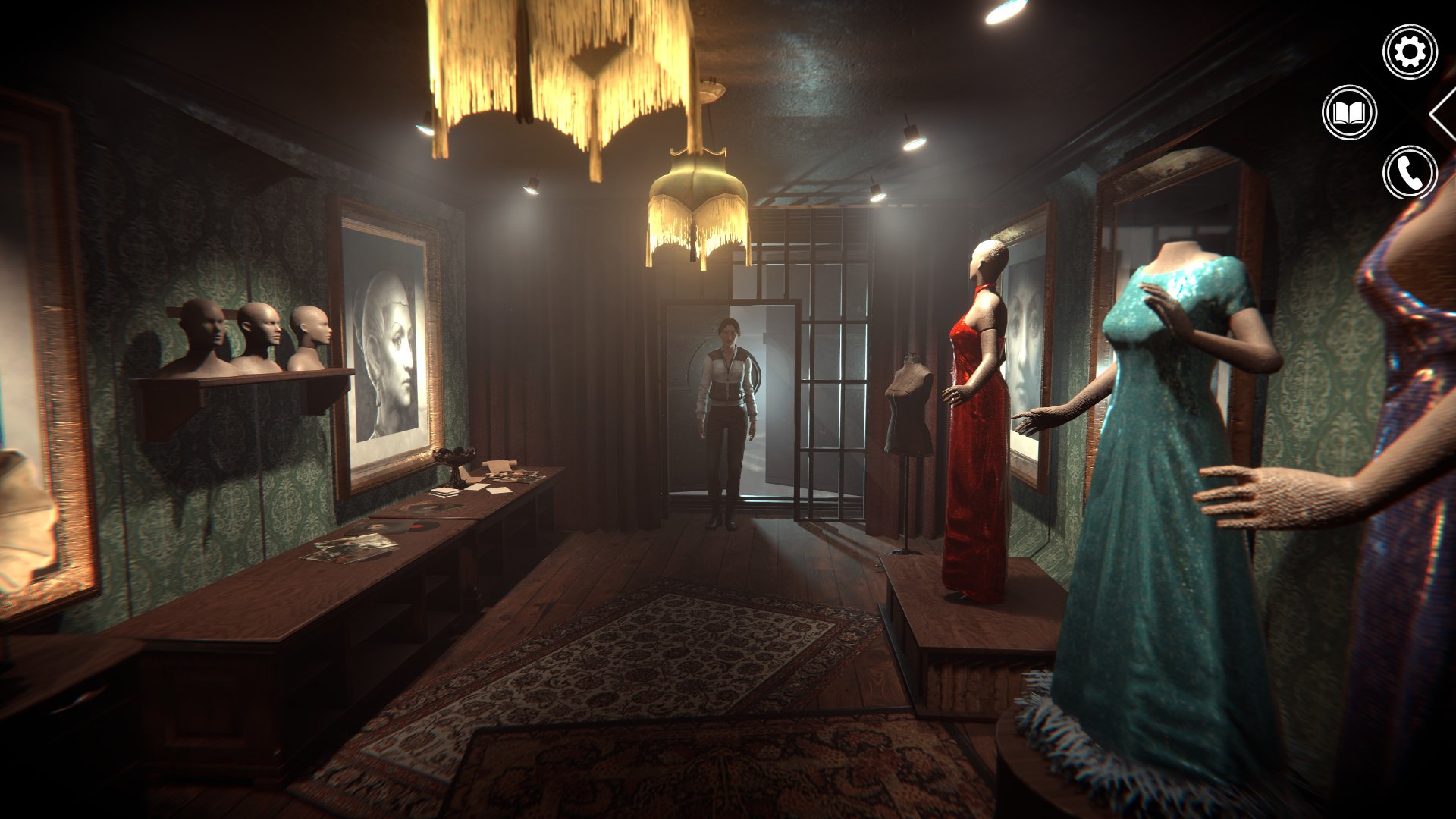Screen dimensions: 1456x819
Task: Open the settings gear menu
Action: pos(1410,52)
